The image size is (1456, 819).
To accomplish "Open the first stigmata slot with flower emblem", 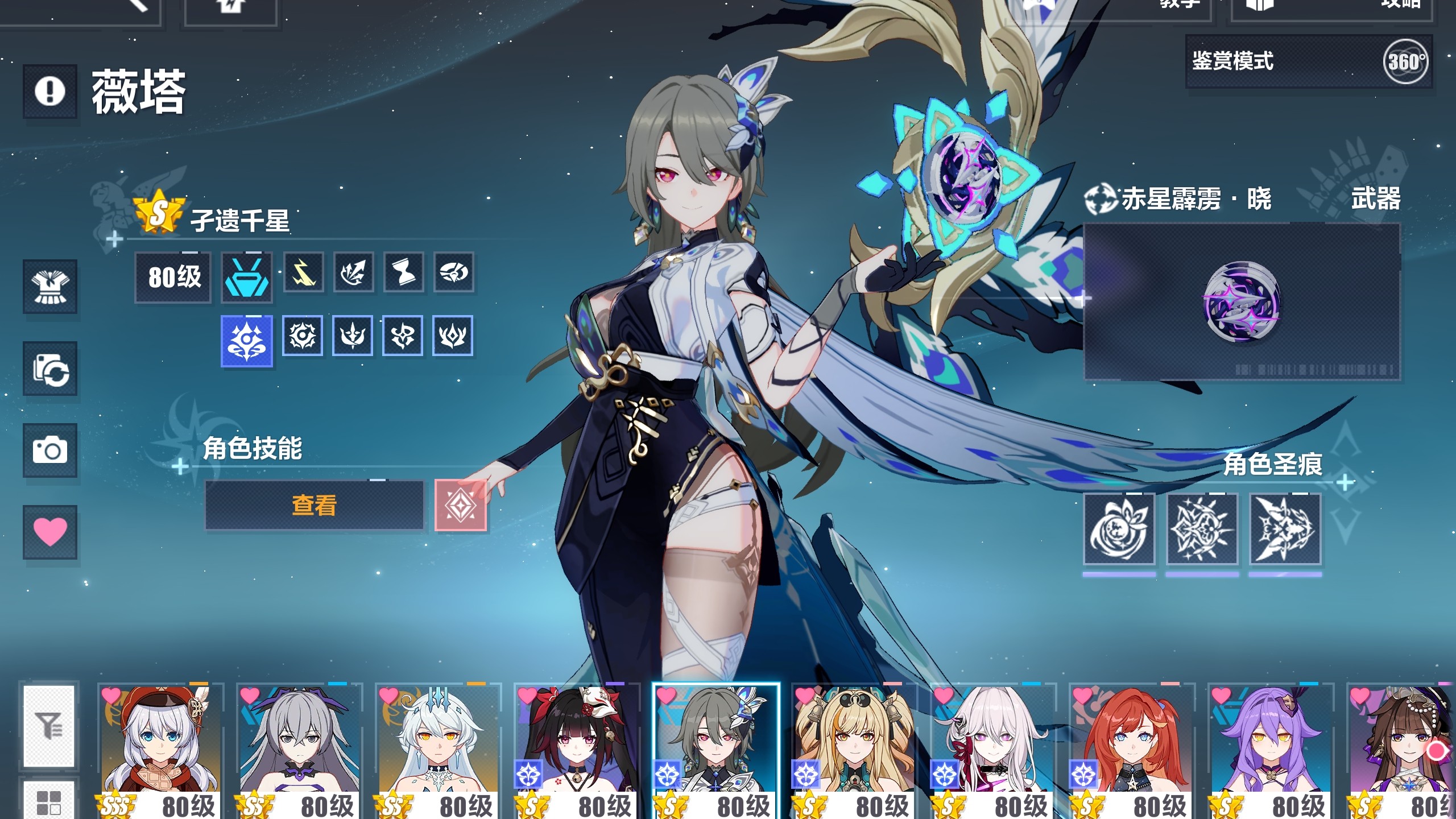I will [x=1119, y=529].
